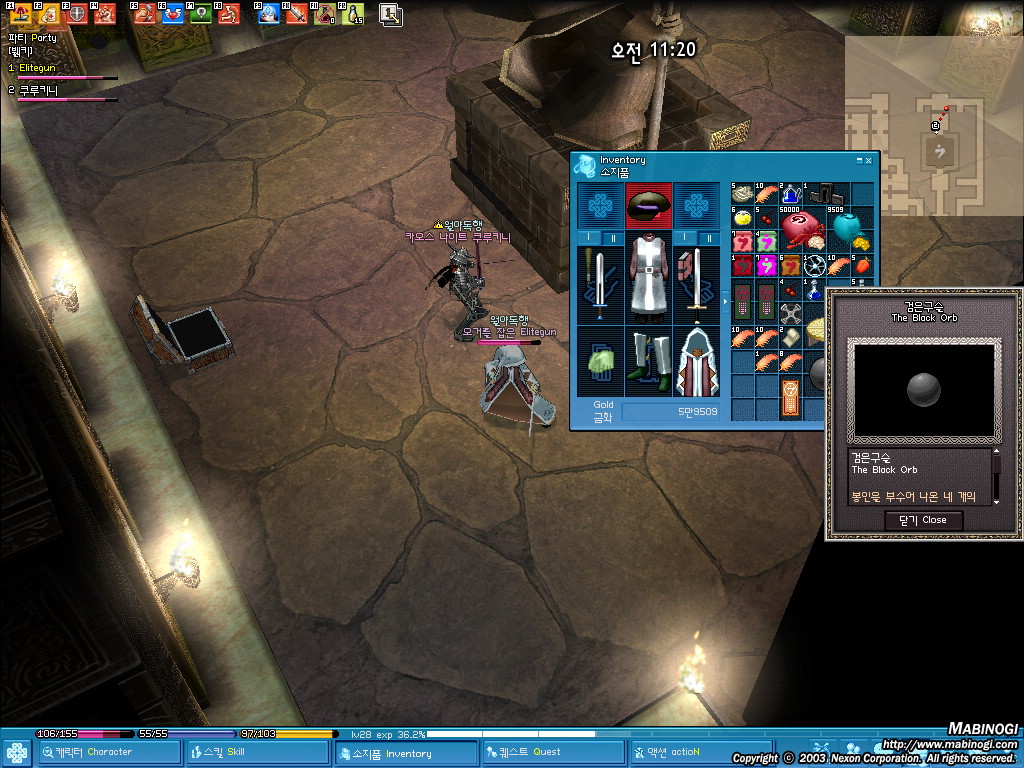Image resolution: width=1024 pixels, height=768 pixels.
Task: Minimize the Inventory window
Action: point(859,160)
